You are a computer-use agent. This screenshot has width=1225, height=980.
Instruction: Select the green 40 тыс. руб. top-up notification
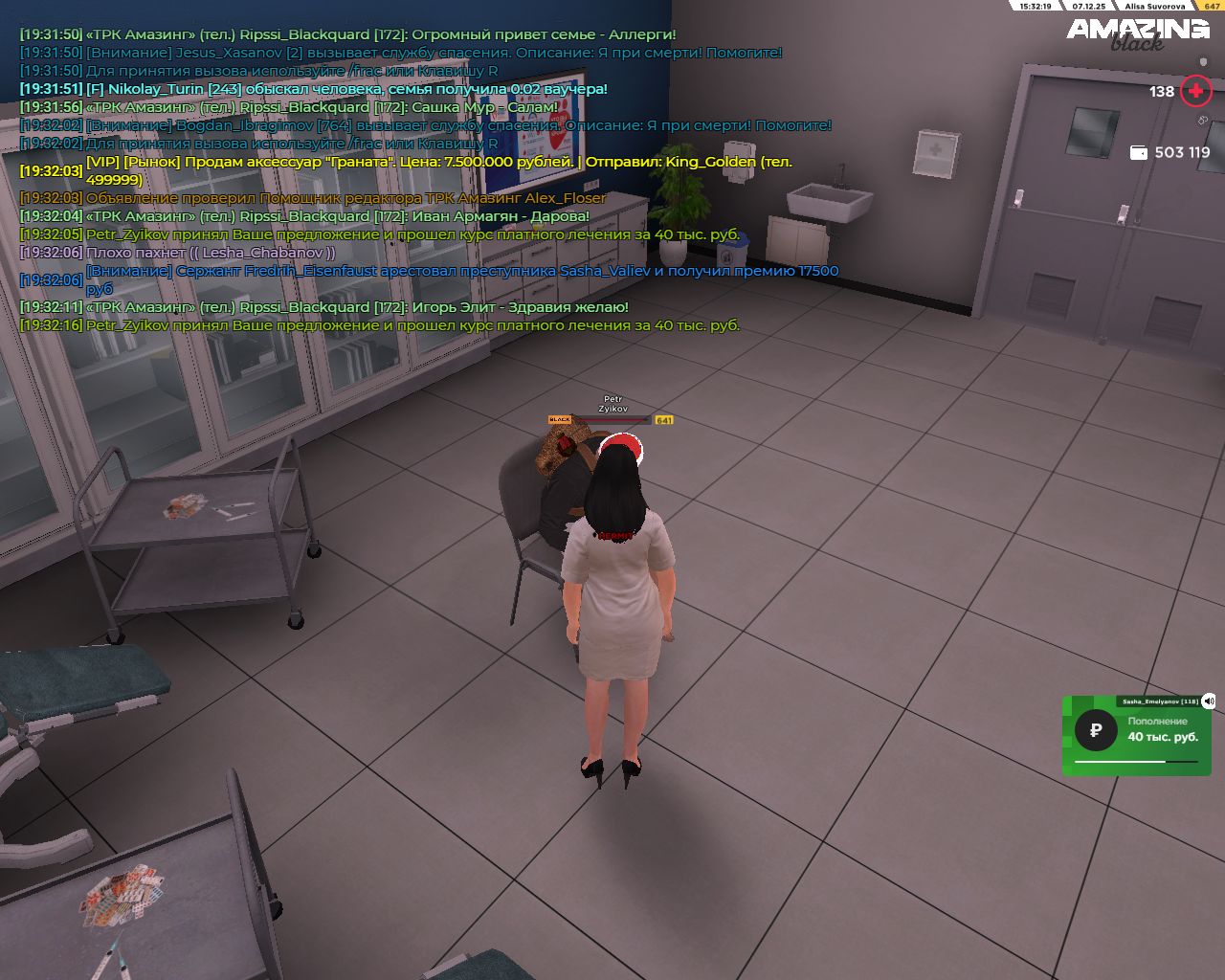[x=1136, y=736]
